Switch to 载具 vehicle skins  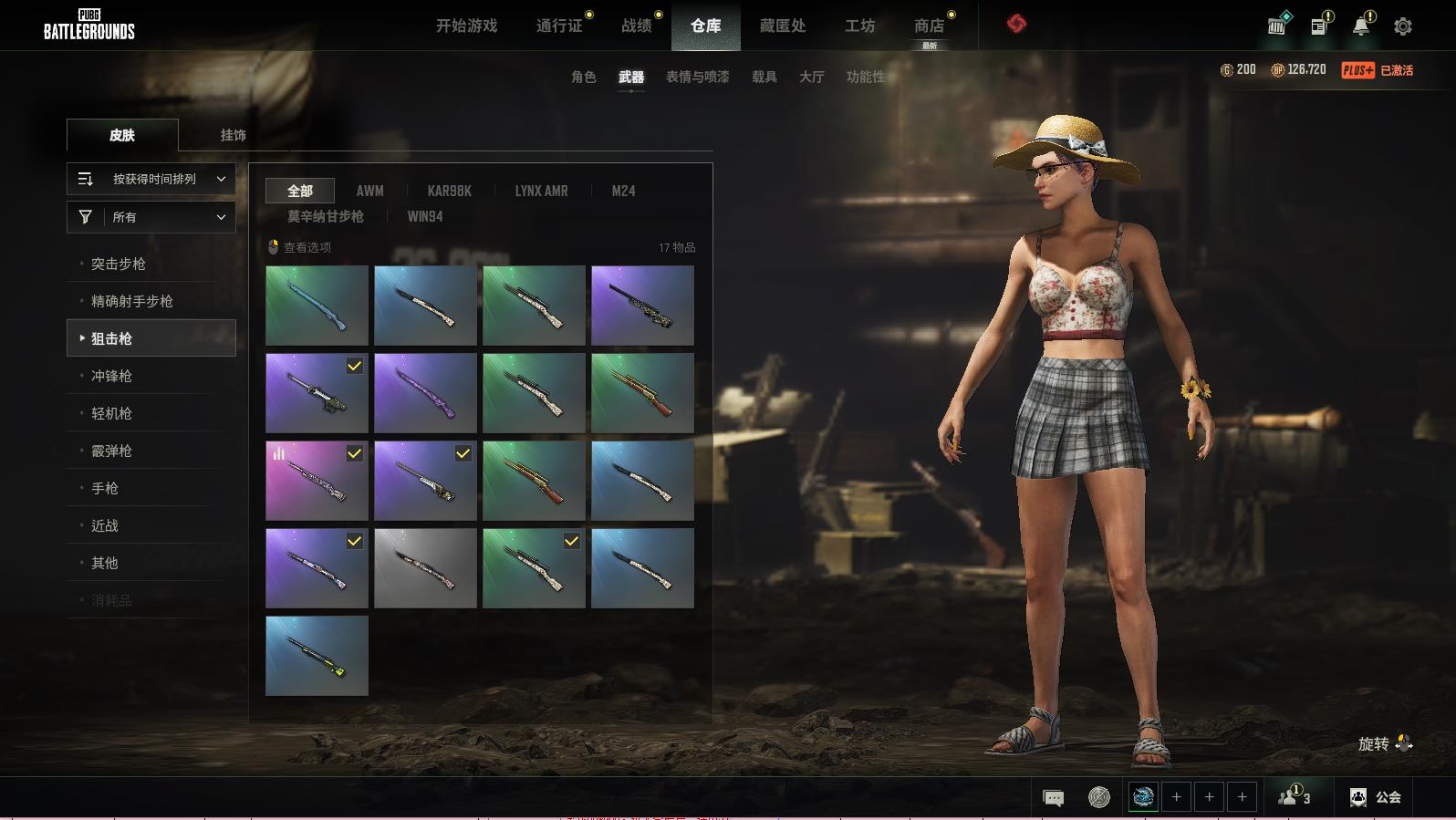tap(764, 77)
